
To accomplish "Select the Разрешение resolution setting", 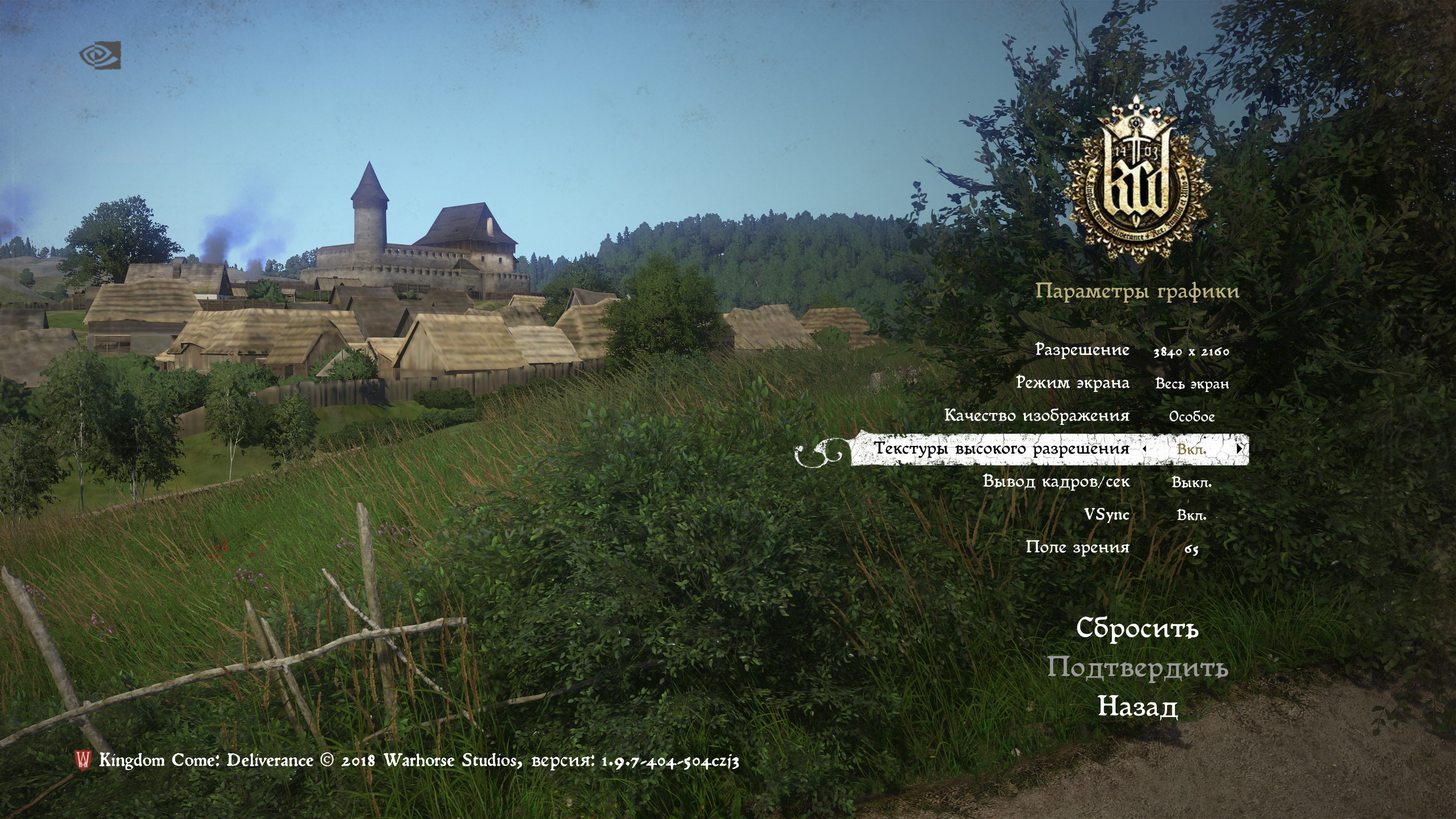I will 1082,350.
